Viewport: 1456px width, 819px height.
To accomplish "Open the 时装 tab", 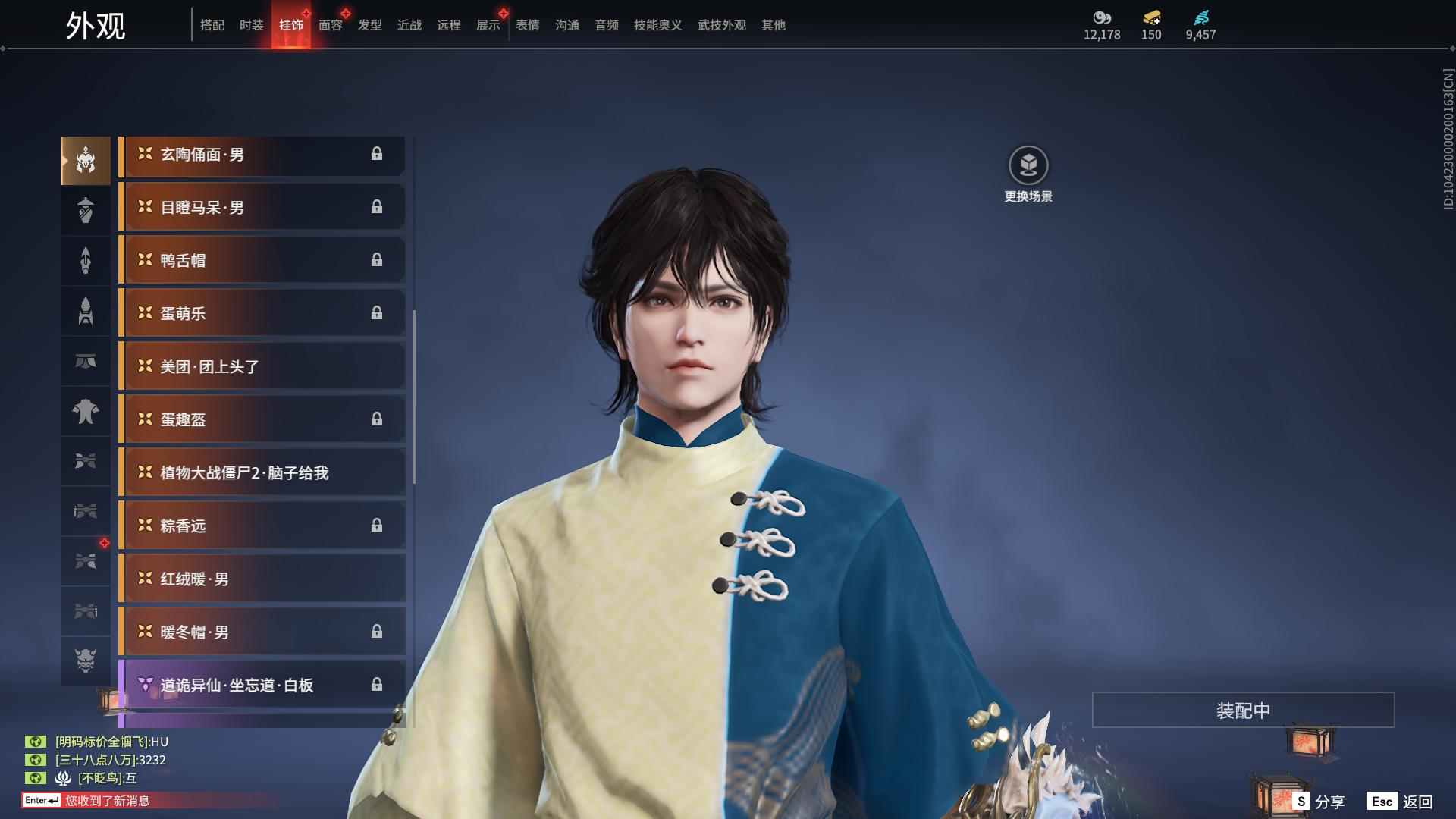I will click(251, 25).
